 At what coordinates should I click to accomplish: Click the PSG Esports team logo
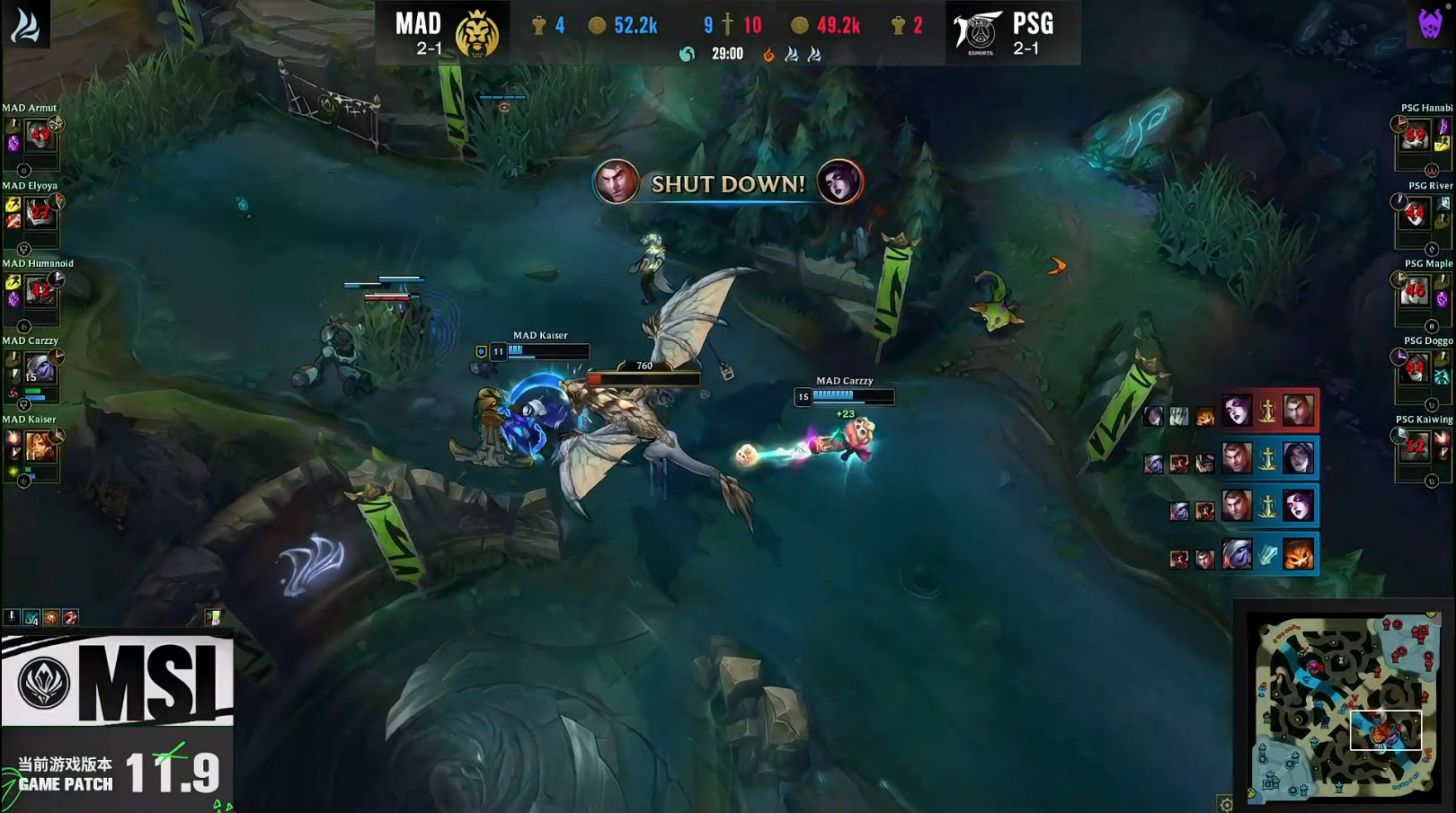[979, 32]
